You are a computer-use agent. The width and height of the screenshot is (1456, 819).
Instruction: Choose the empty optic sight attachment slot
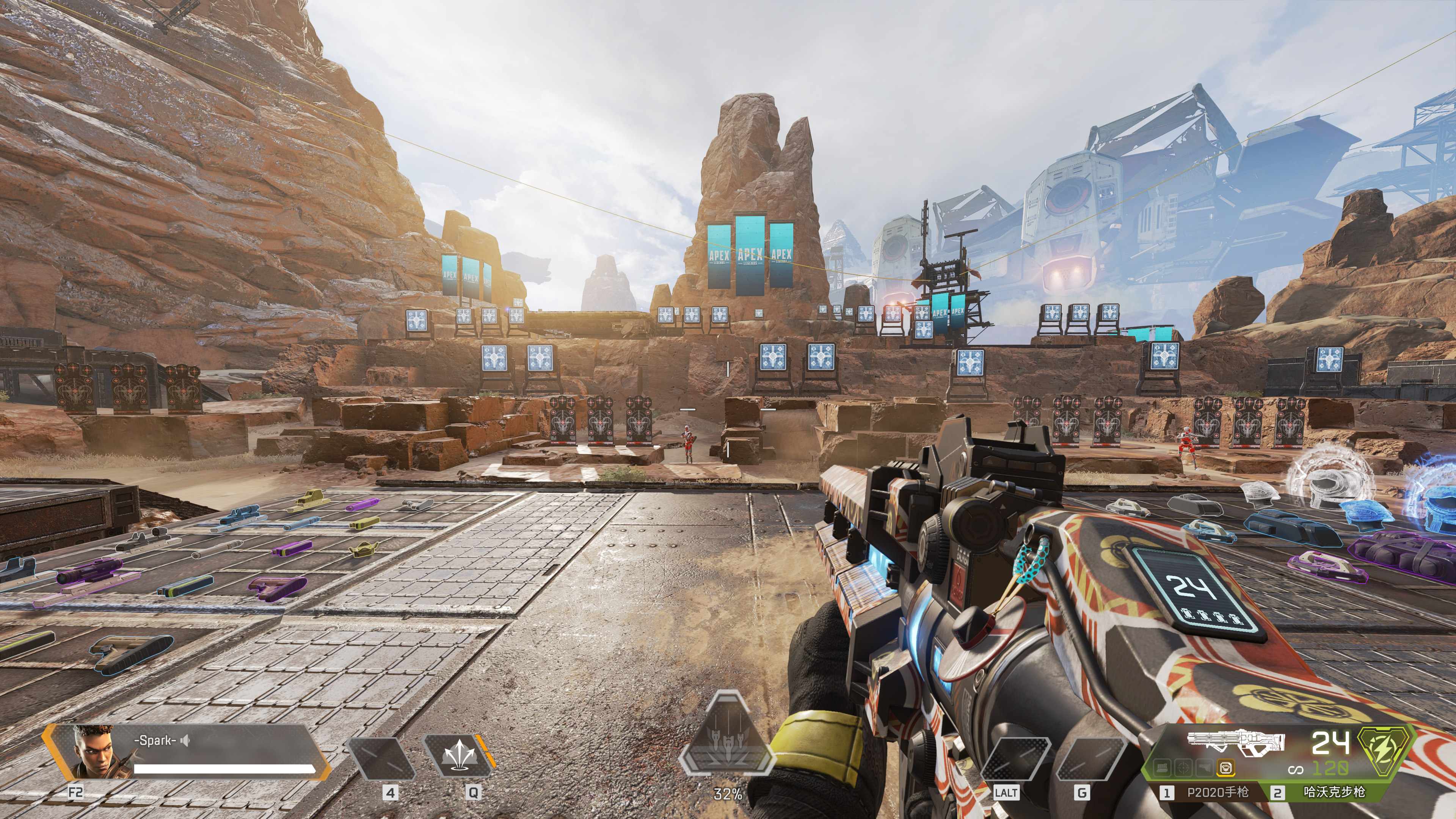point(1183,767)
